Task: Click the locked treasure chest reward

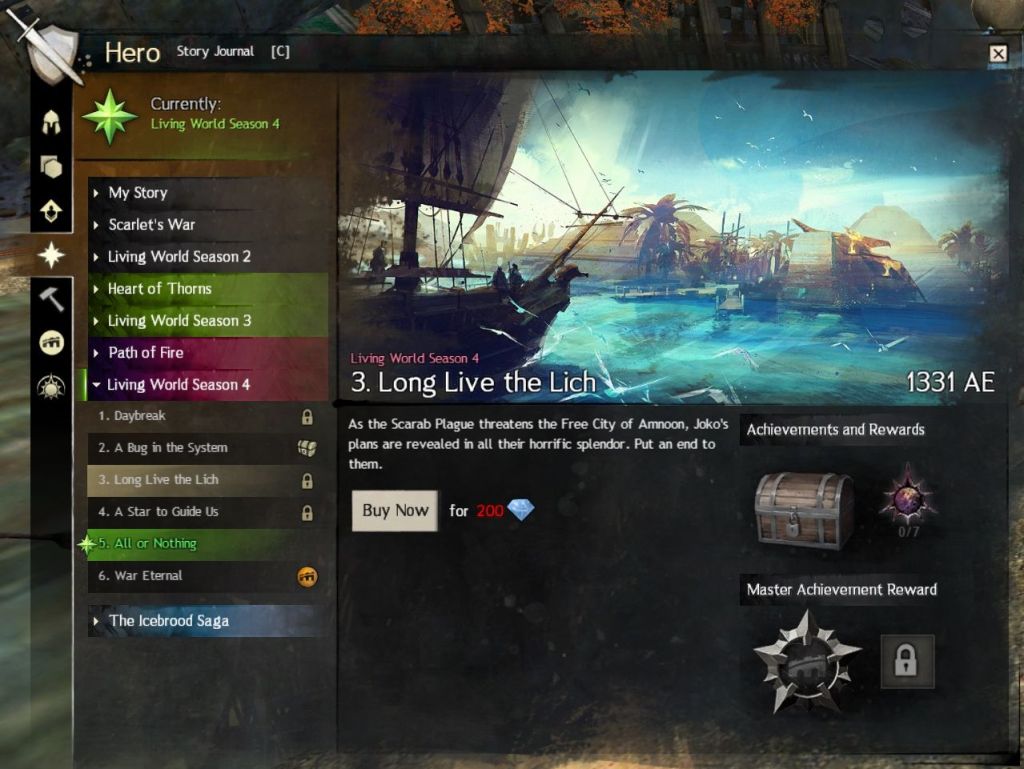Action: click(803, 510)
